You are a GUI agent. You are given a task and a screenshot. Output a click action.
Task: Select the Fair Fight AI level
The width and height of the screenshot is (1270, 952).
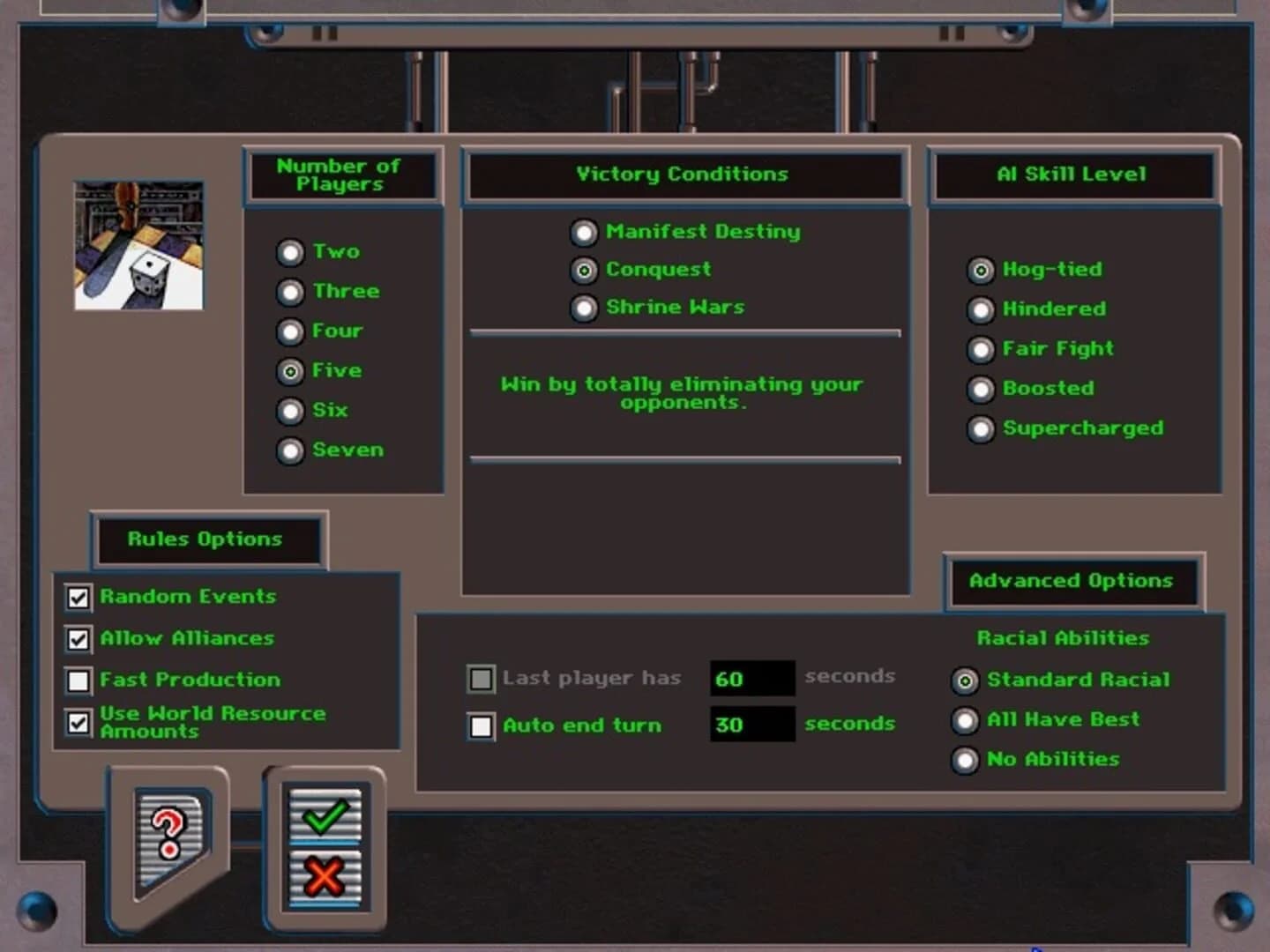[981, 350]
